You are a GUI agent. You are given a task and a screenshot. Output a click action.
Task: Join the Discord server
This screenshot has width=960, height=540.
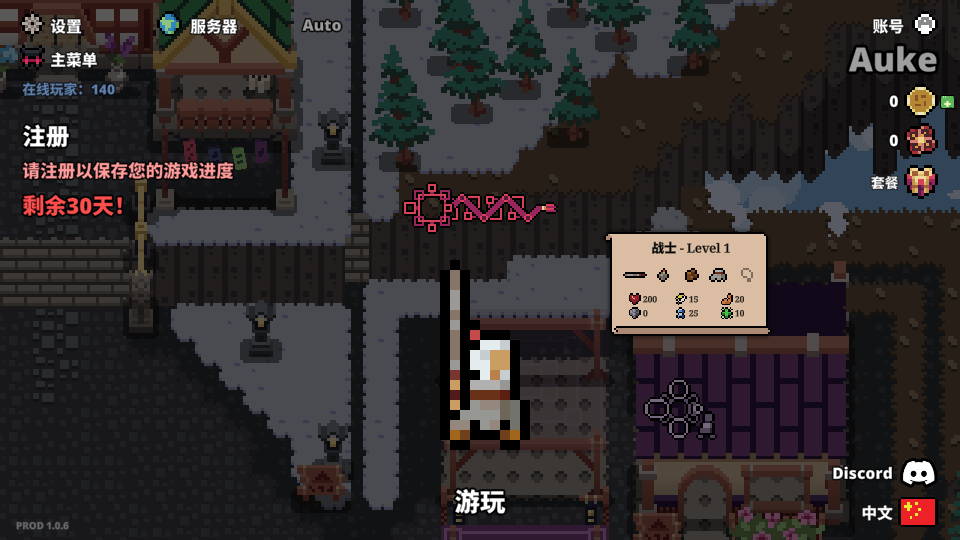(884, 473)
